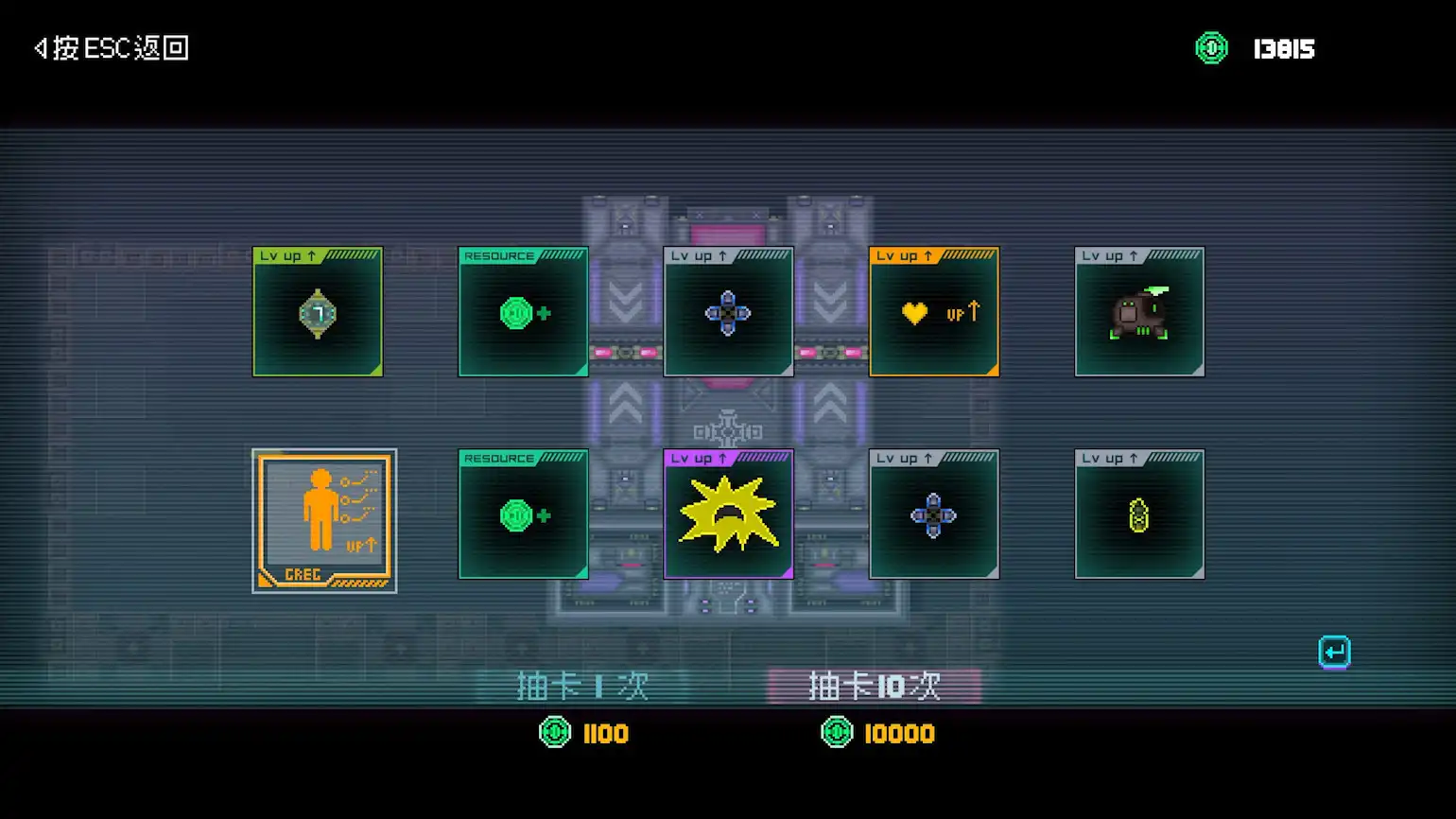Select the heart health UP card
This screenshot has width=1456, height=819.
934,312
